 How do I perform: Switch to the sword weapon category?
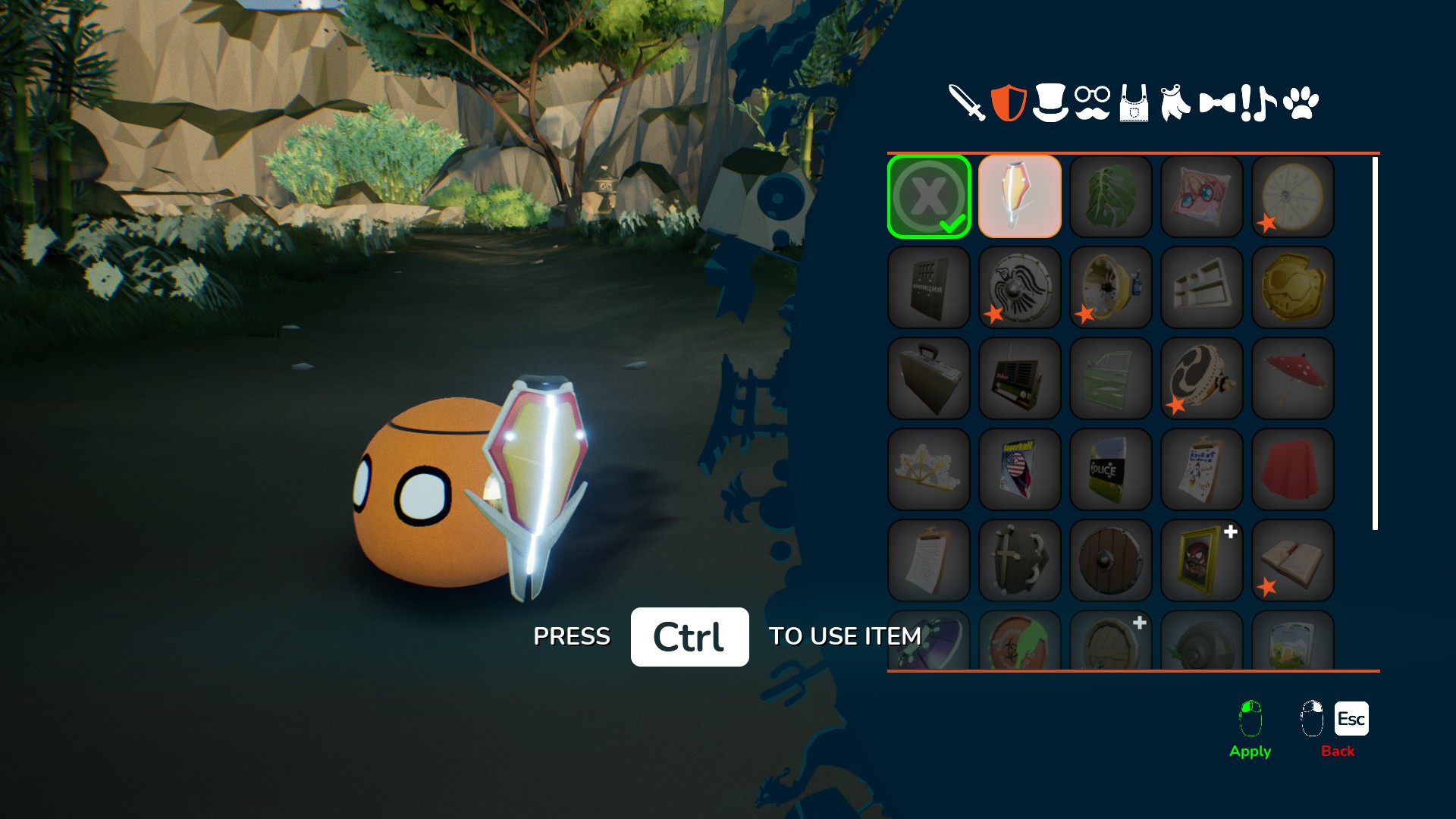(967, 102)
